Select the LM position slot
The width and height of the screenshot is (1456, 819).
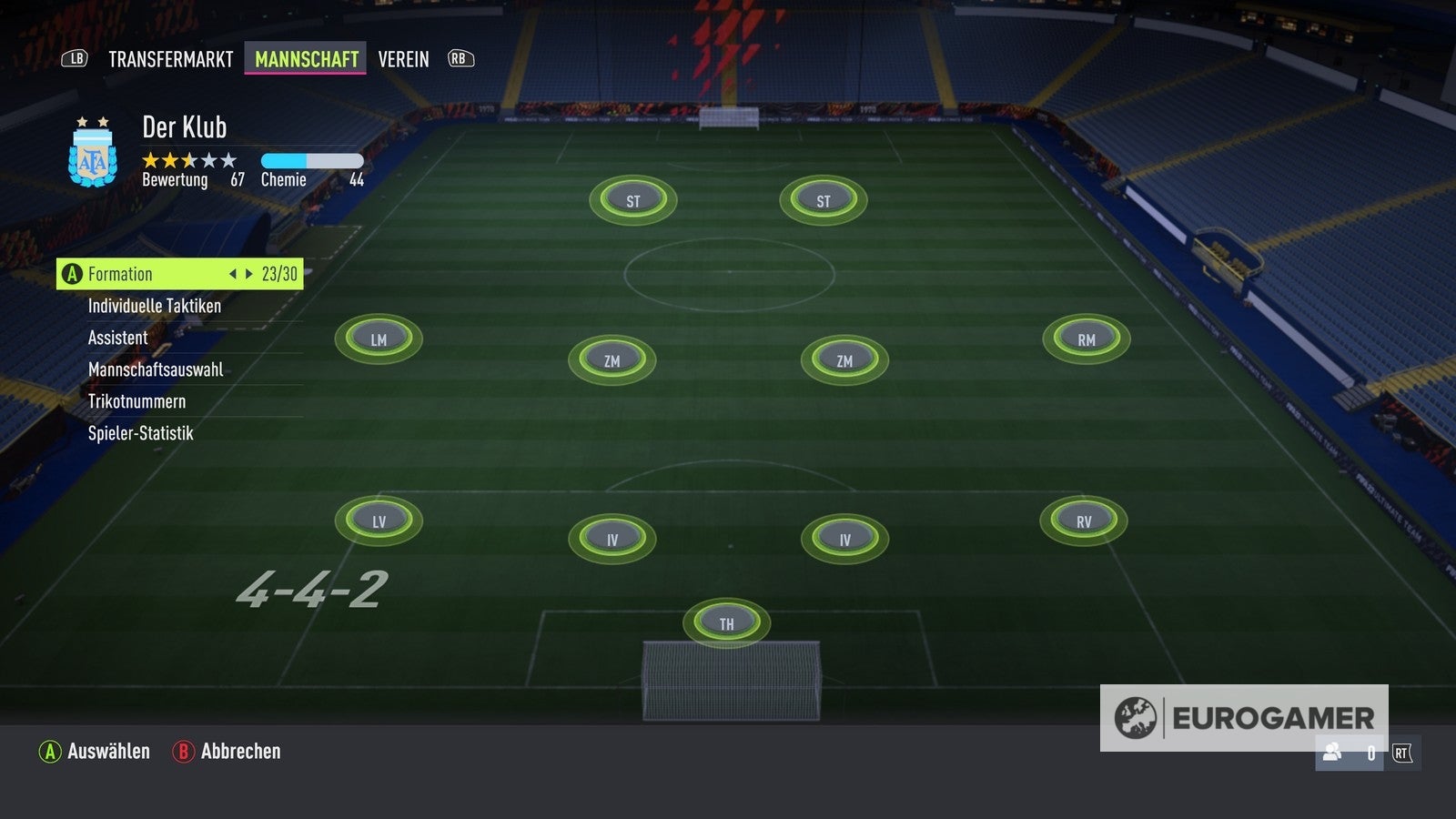(379, 339)
